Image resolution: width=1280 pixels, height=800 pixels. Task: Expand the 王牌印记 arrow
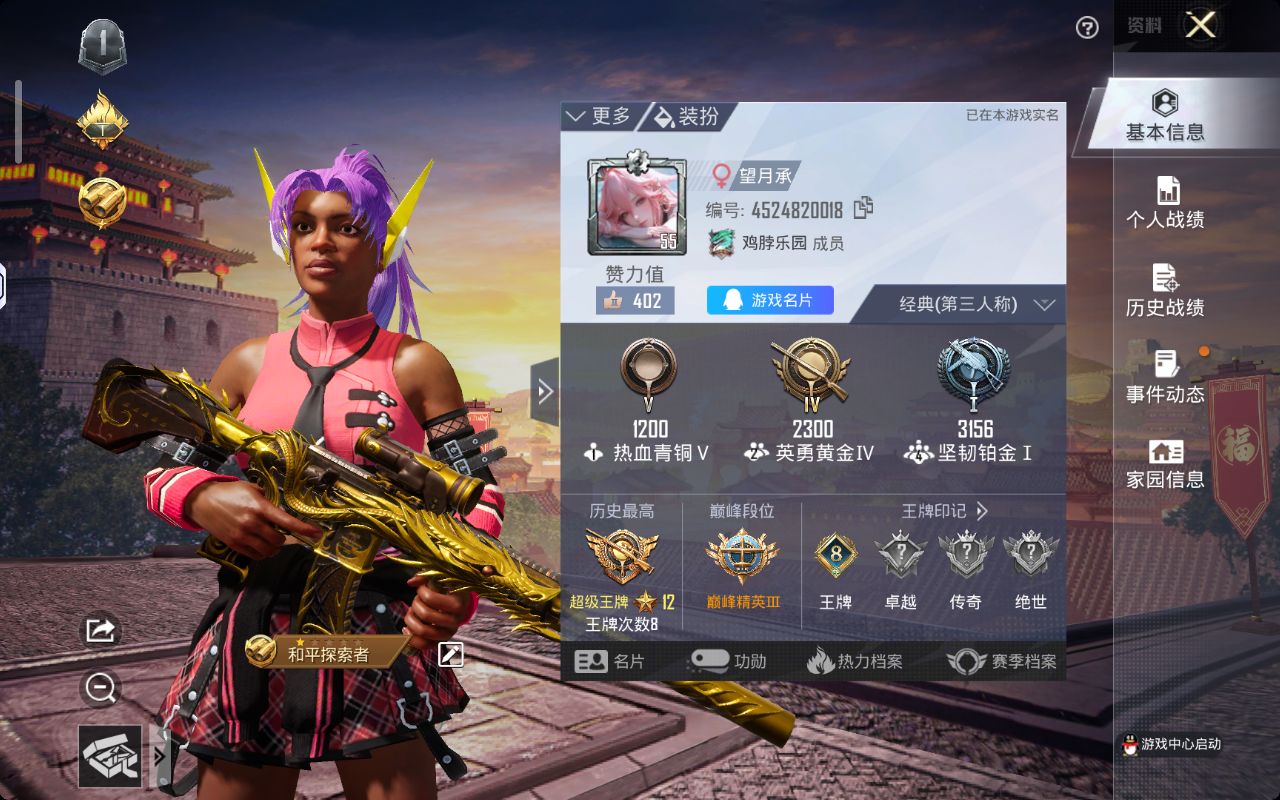point(983,511)
